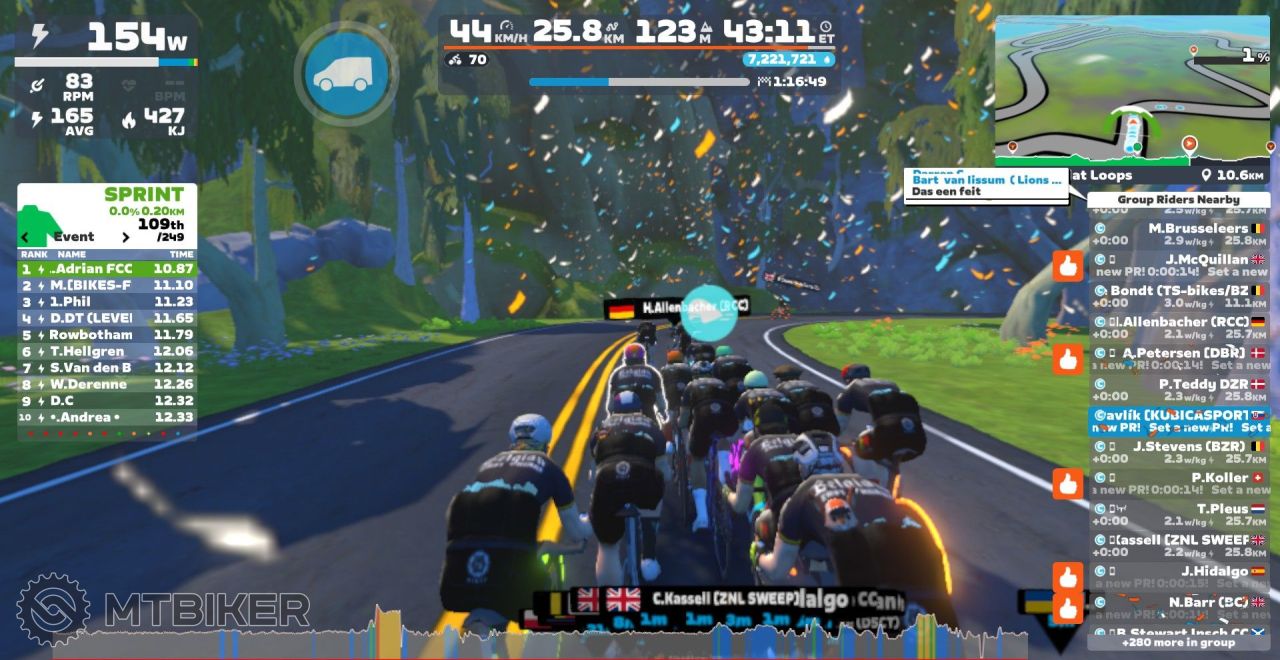Image resolution: width=1280 pixels, height=660 pixels.
Task: Select J.Stevens (BZR) in riders list
Action: click(1180, 452)
